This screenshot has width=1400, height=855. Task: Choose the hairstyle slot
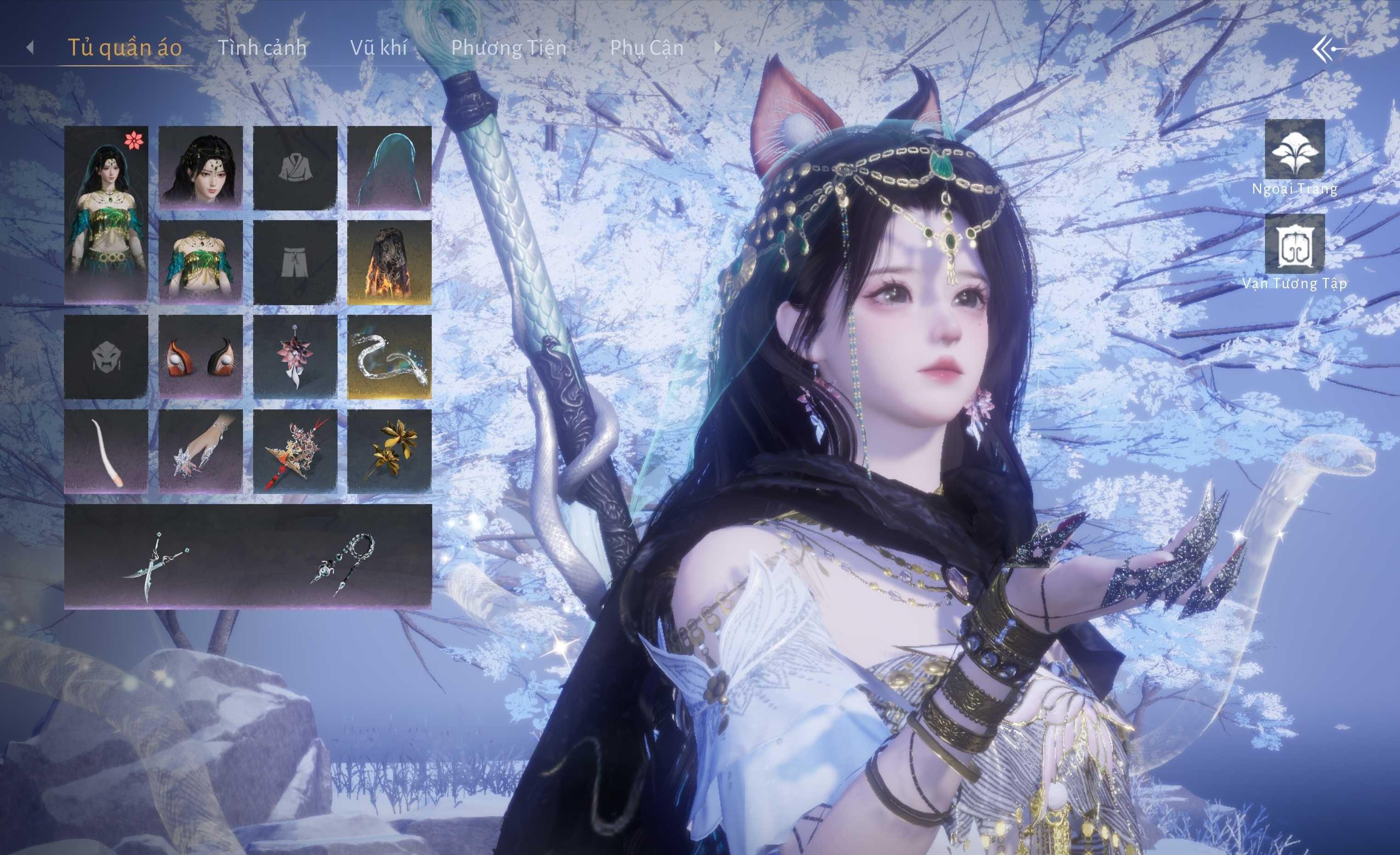click(201, 167)
